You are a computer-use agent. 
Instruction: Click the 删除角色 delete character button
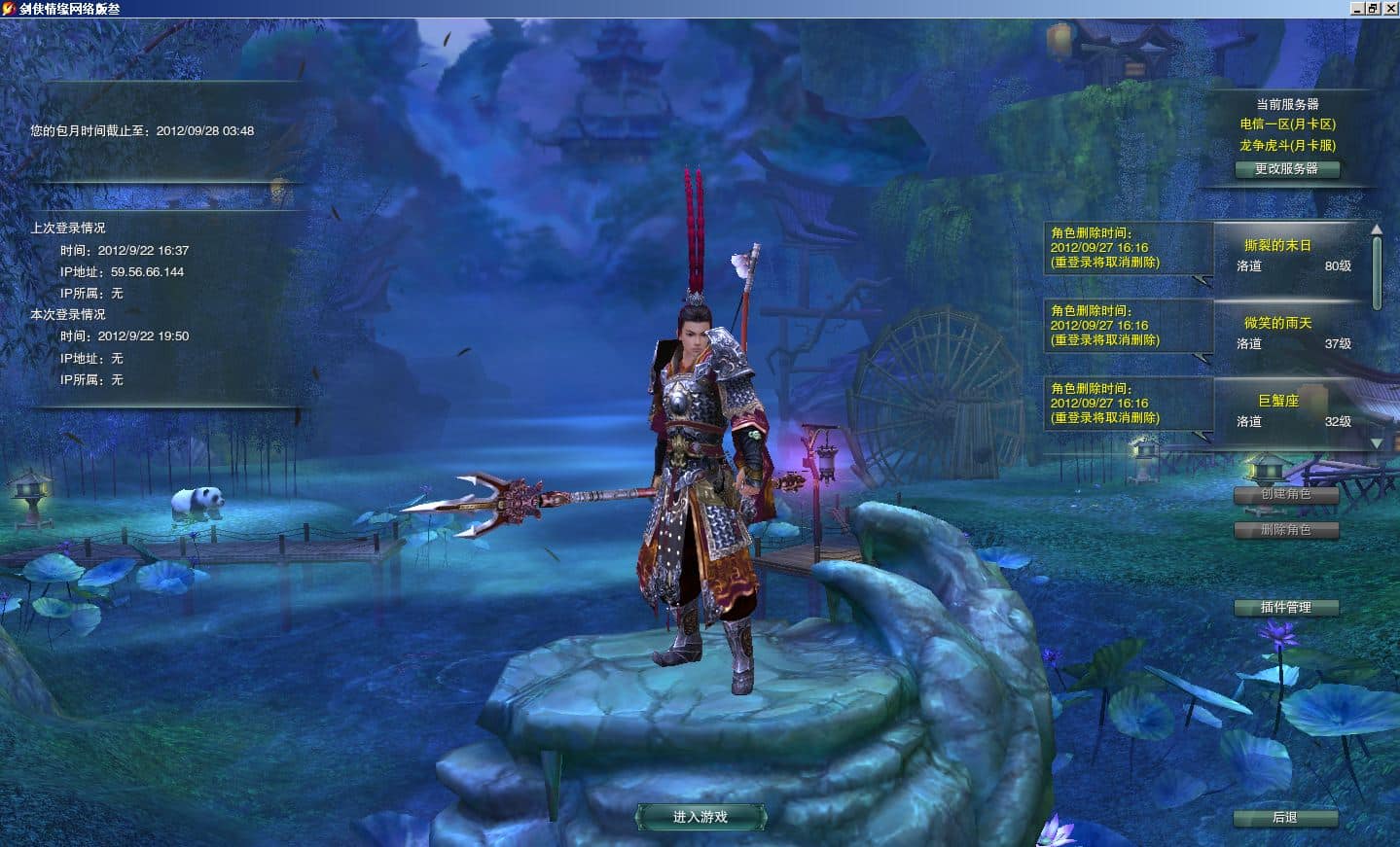pyautogui.click(x=1286, y=530)
